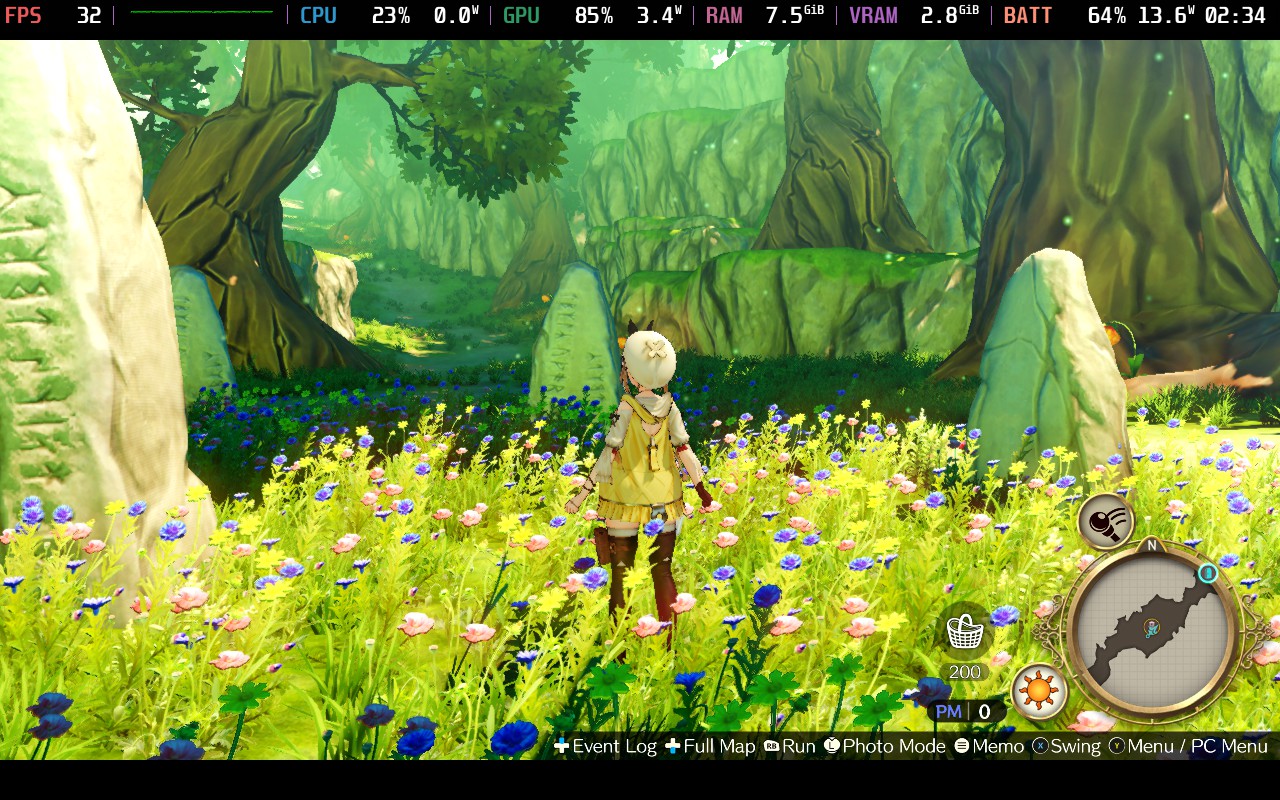
Task: Click the d-pad glyph beside Full Map
Action: (671, 746)
